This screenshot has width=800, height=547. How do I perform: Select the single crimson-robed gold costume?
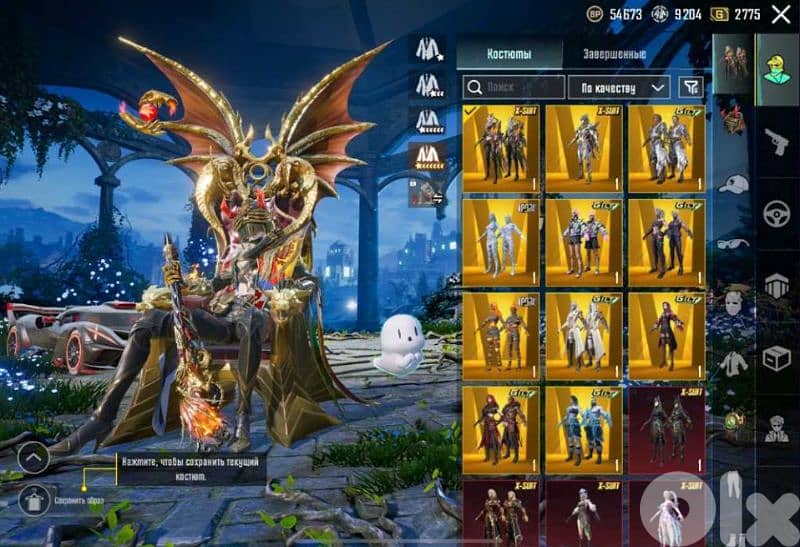point(666,336)
